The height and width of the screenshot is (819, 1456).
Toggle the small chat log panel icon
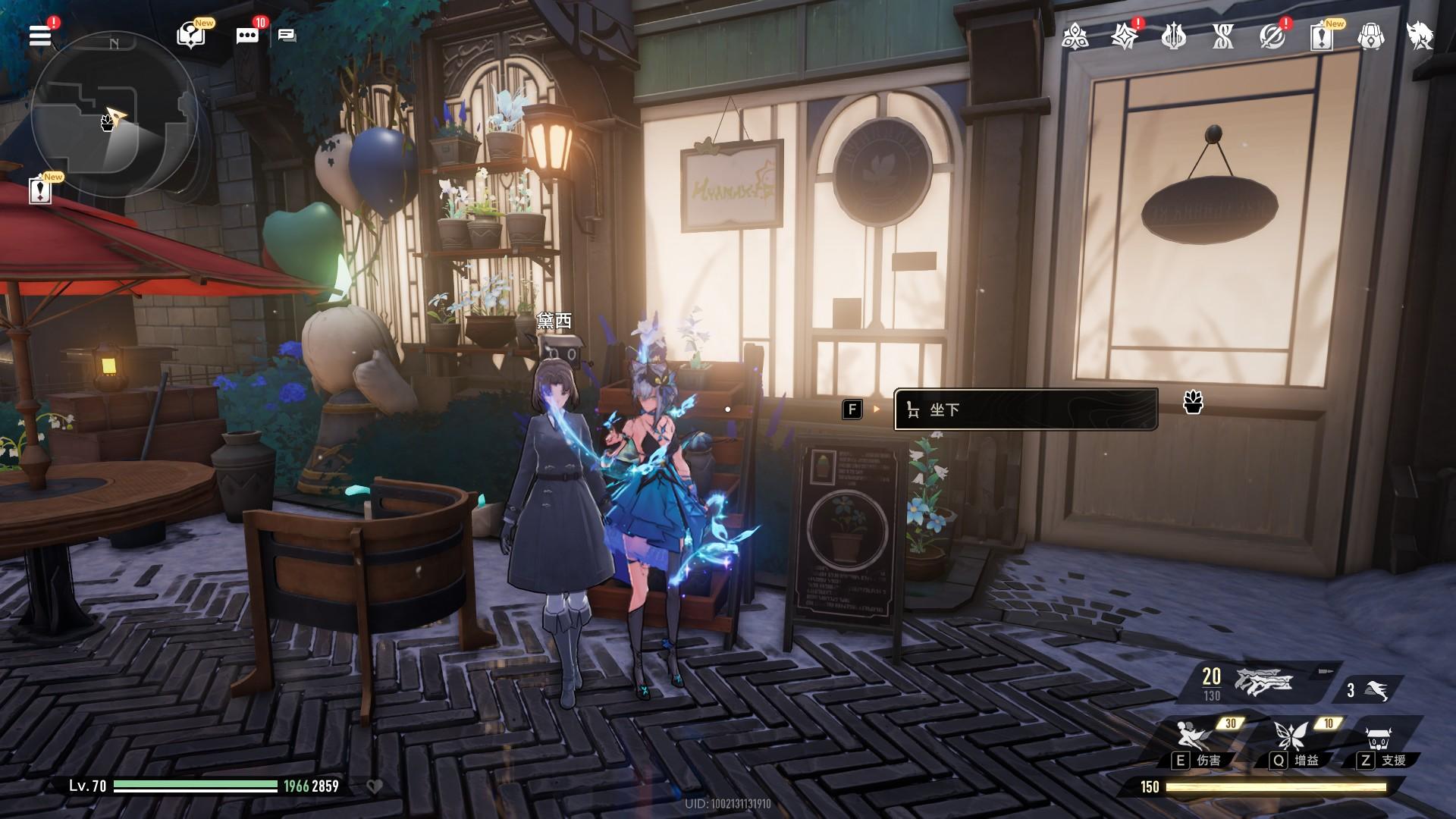(x=287, y=36)
